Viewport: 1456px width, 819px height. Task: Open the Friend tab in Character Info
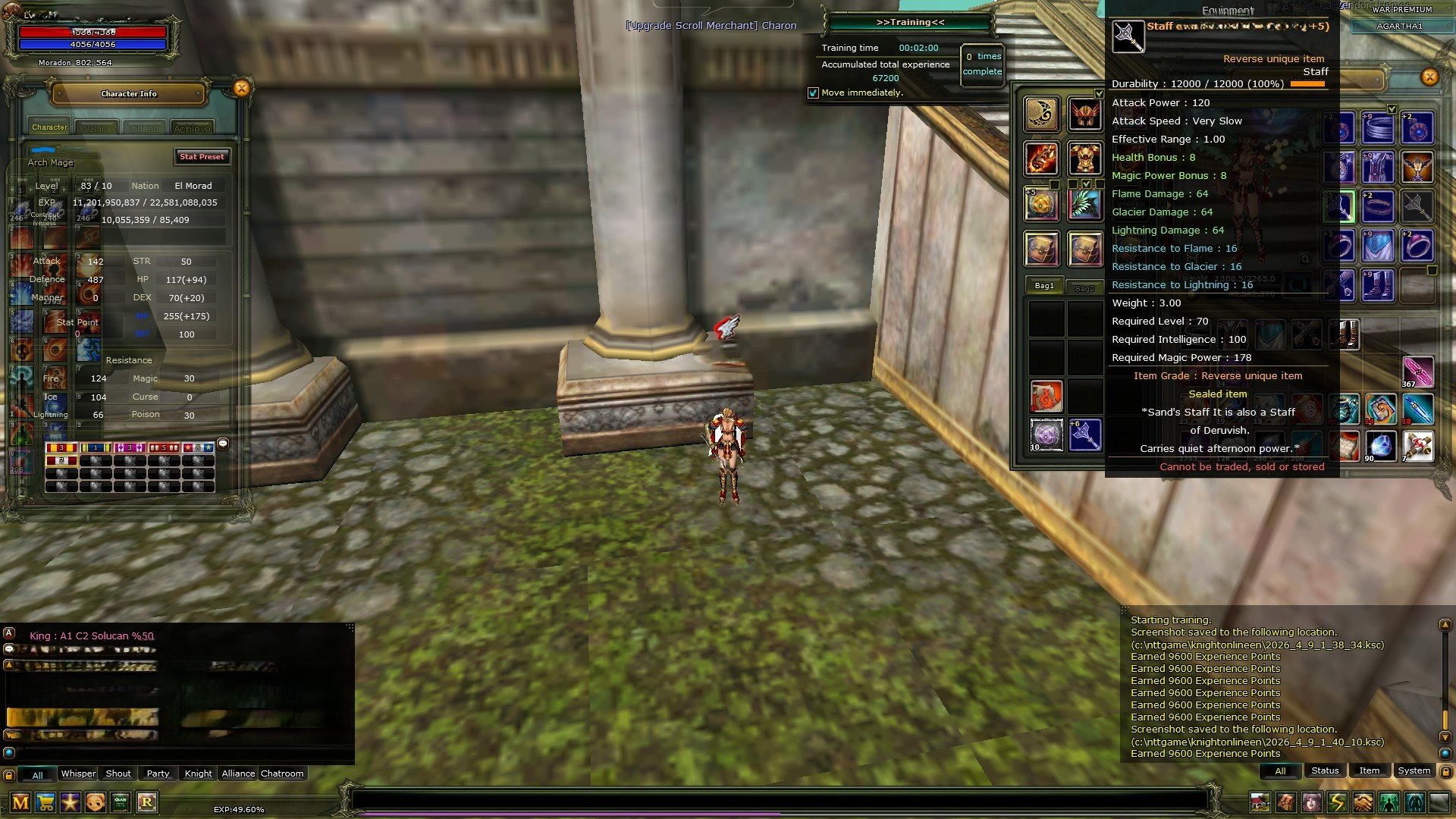click(x=144, y=127)
